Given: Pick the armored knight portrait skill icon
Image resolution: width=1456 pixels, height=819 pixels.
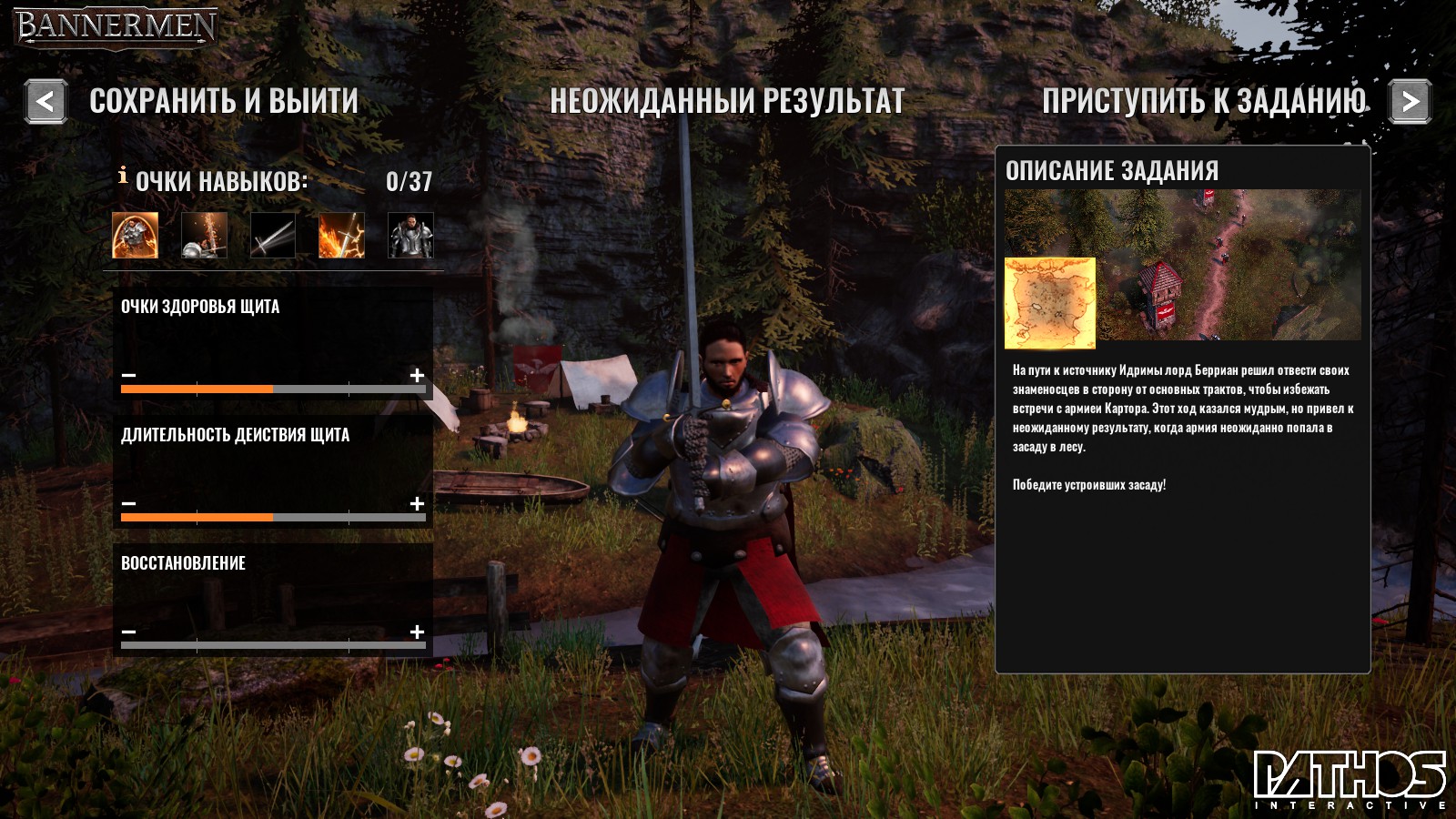Looking at the screenshot, I should [410, 235].
